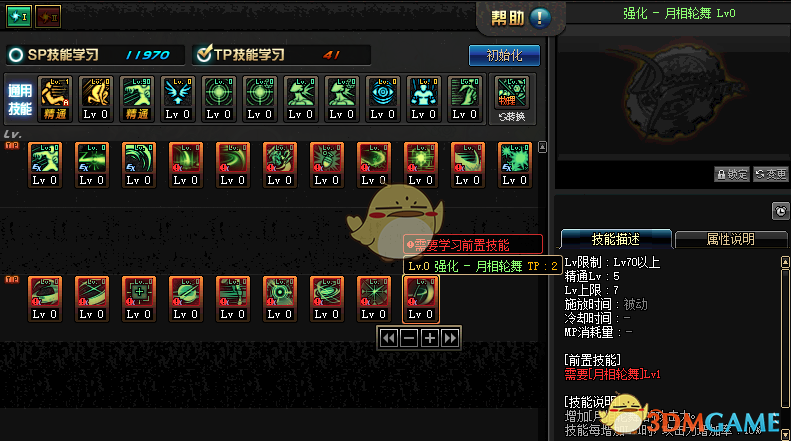This screenshot has height=441, width=791.
Task: Switch to skill page I tab
Action: [18, 14]
